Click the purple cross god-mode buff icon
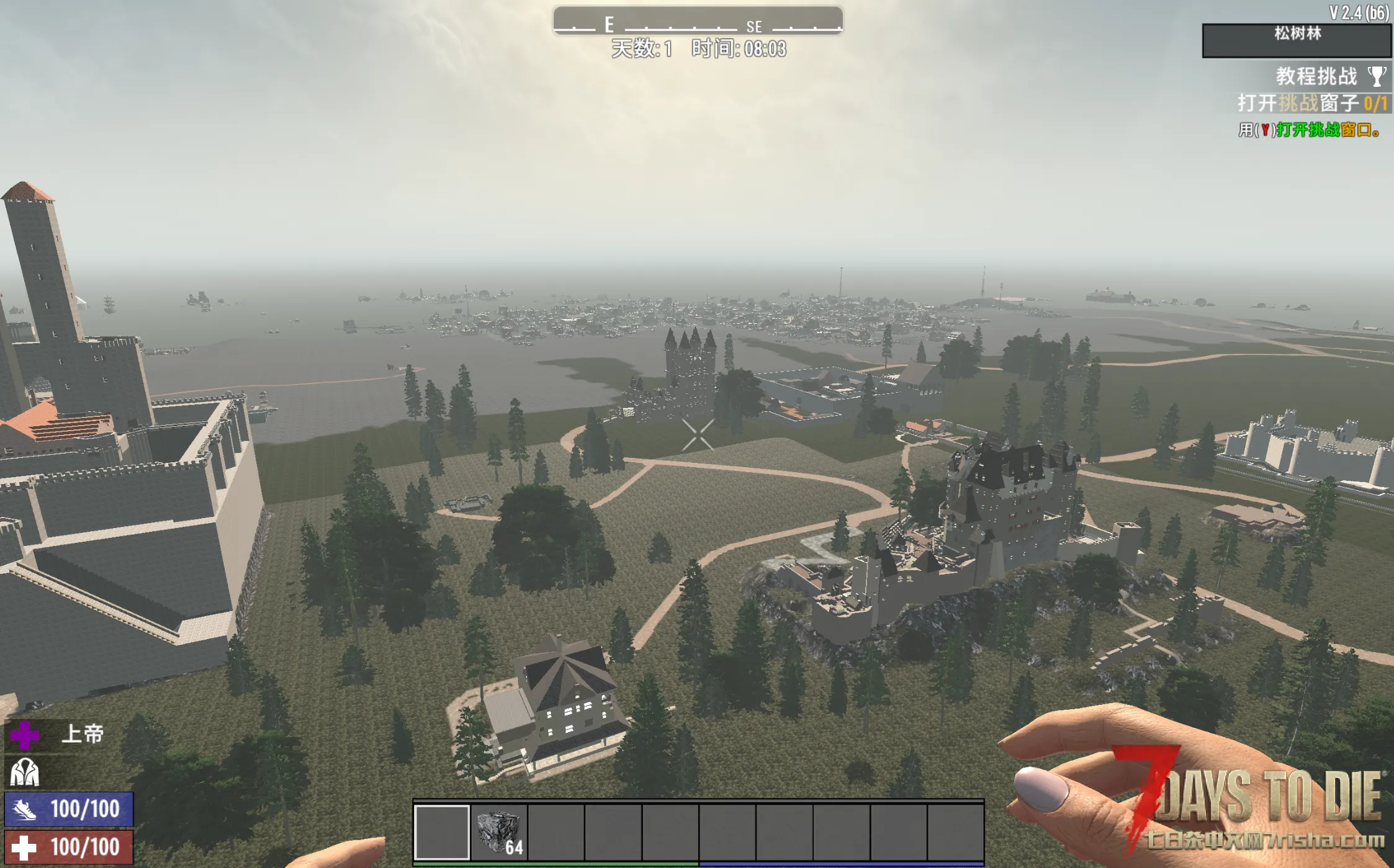The image size is (1394, 868). coord(25,735)
